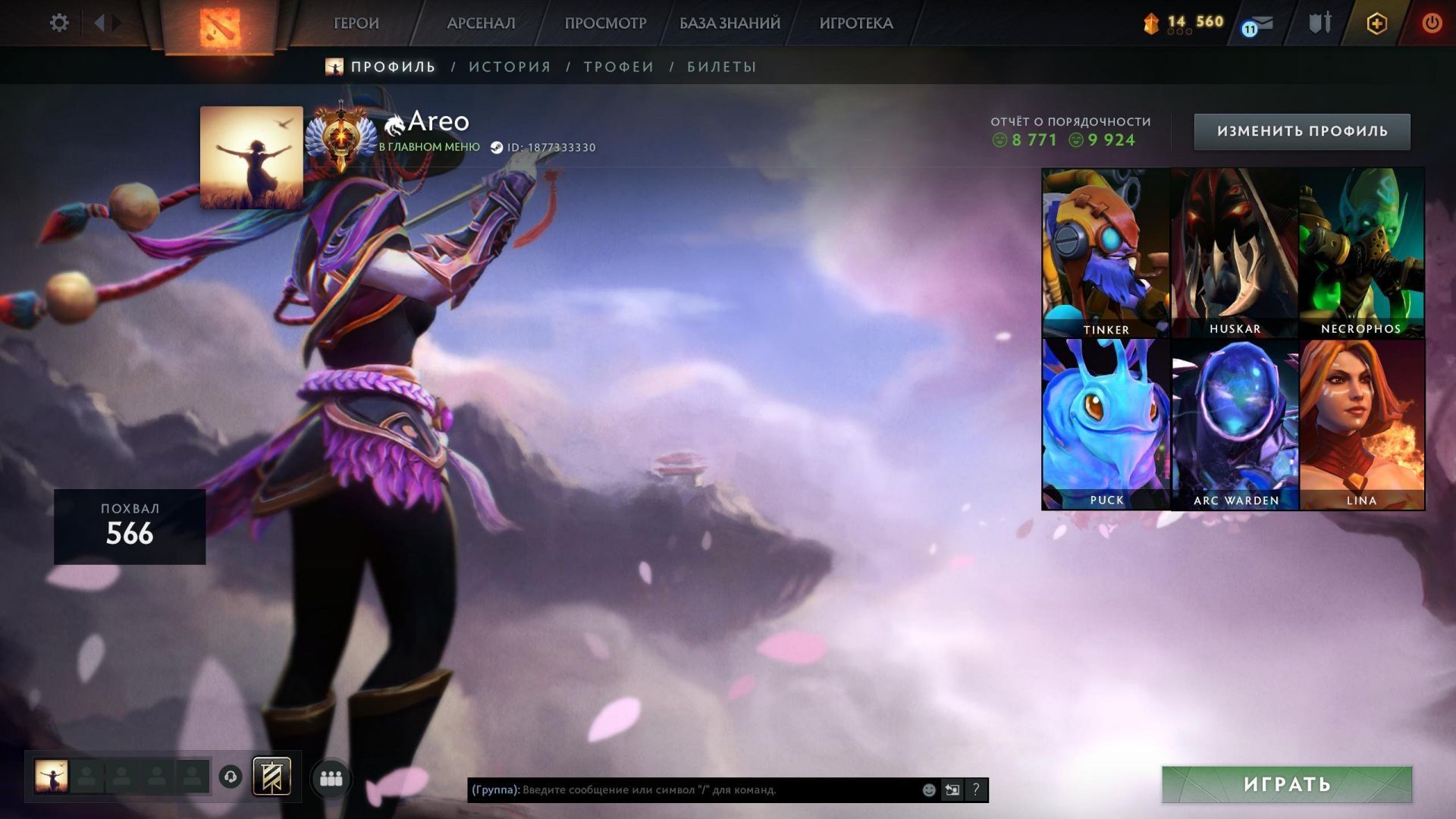Choose the Arc Warden hero card
1456x819 pixels.
(1235, 424)
